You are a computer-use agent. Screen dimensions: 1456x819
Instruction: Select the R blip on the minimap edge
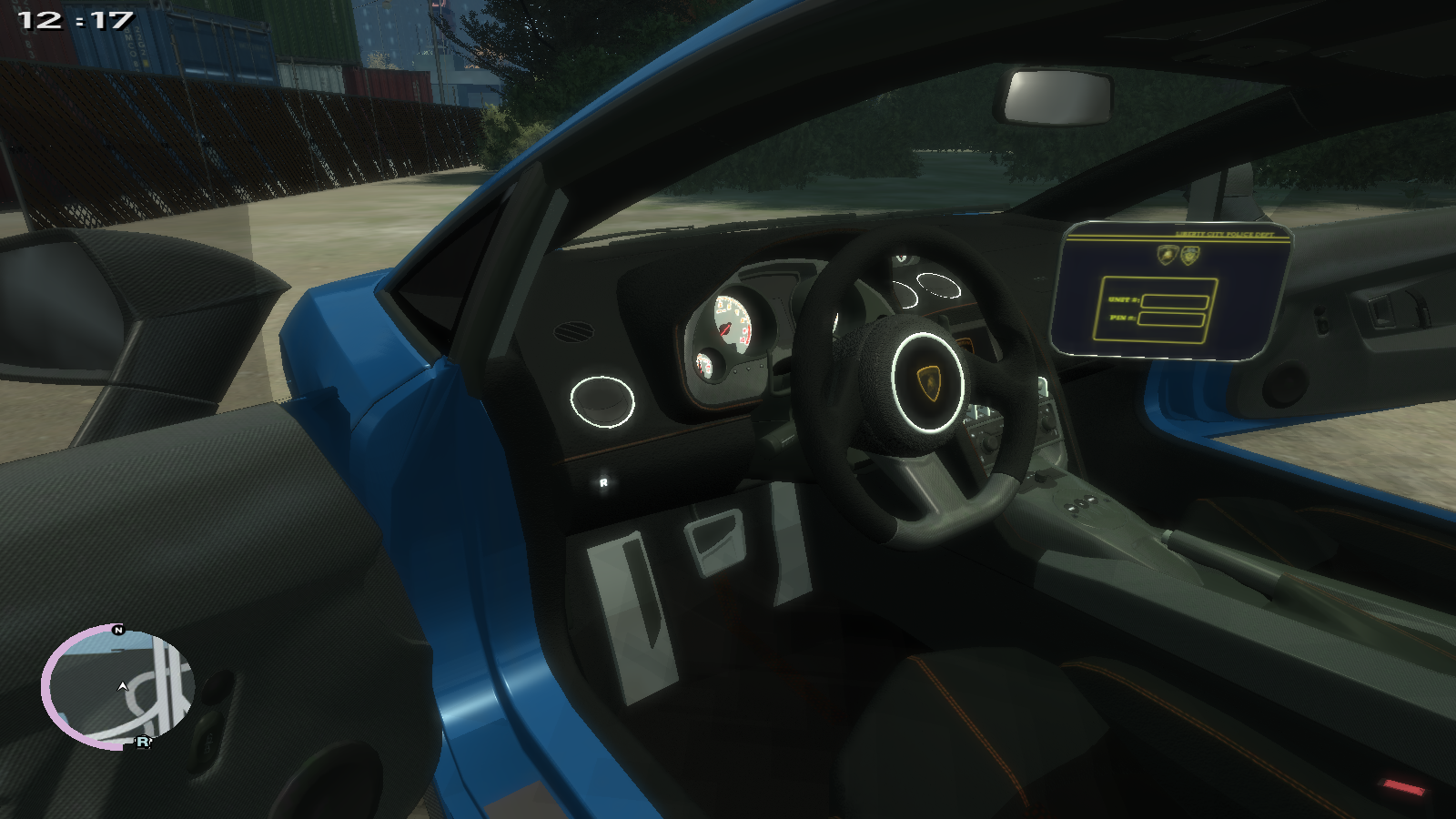pyautogui.click(x=143, y=743)
